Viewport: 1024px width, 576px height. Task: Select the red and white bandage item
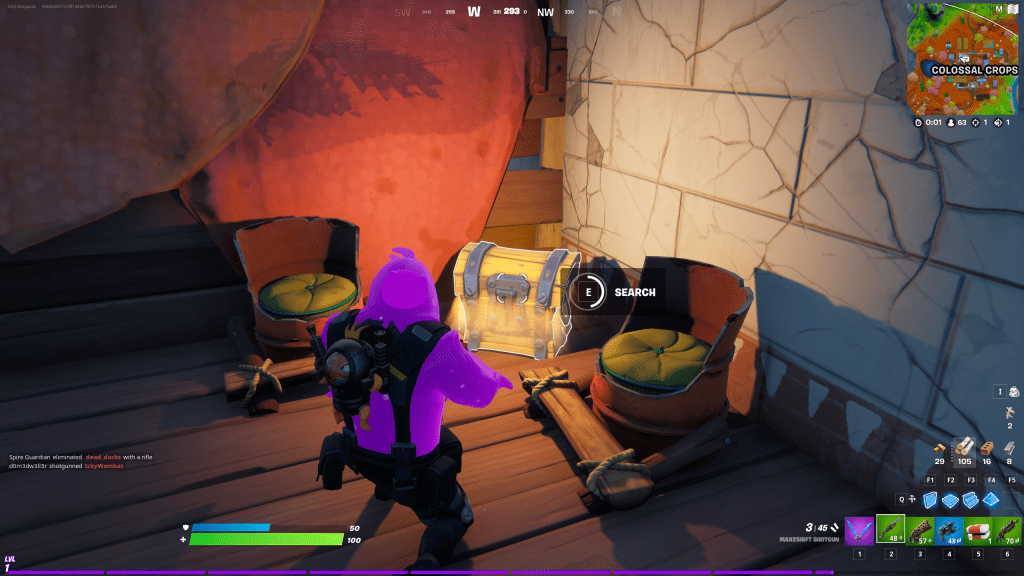click(978, 531)
